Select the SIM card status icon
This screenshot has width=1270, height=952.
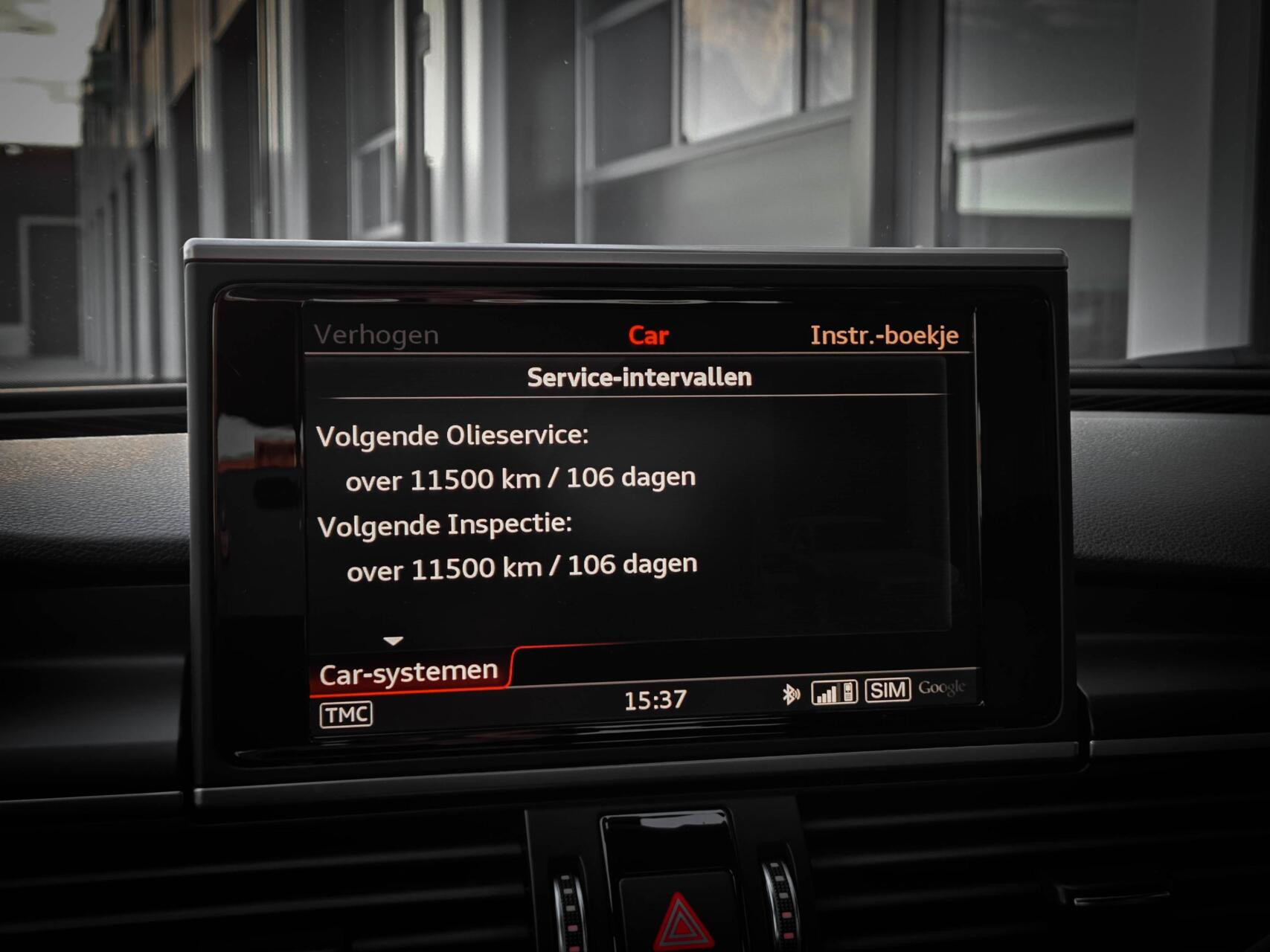(889, 689)
